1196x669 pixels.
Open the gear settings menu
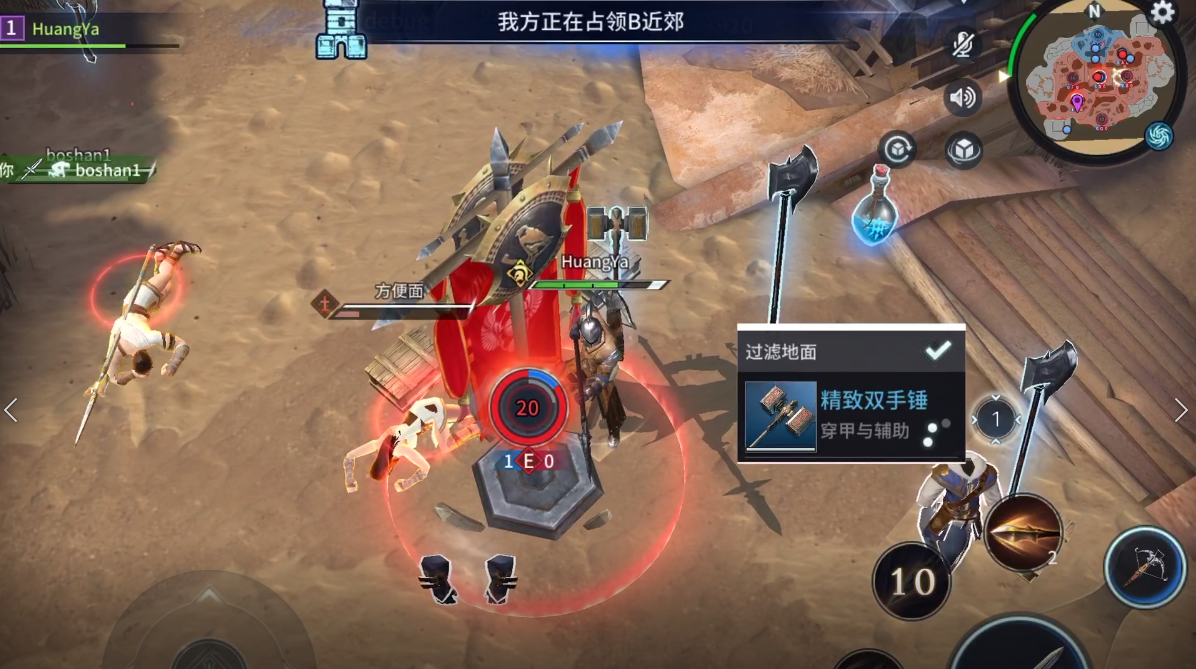pos(1162,13)
